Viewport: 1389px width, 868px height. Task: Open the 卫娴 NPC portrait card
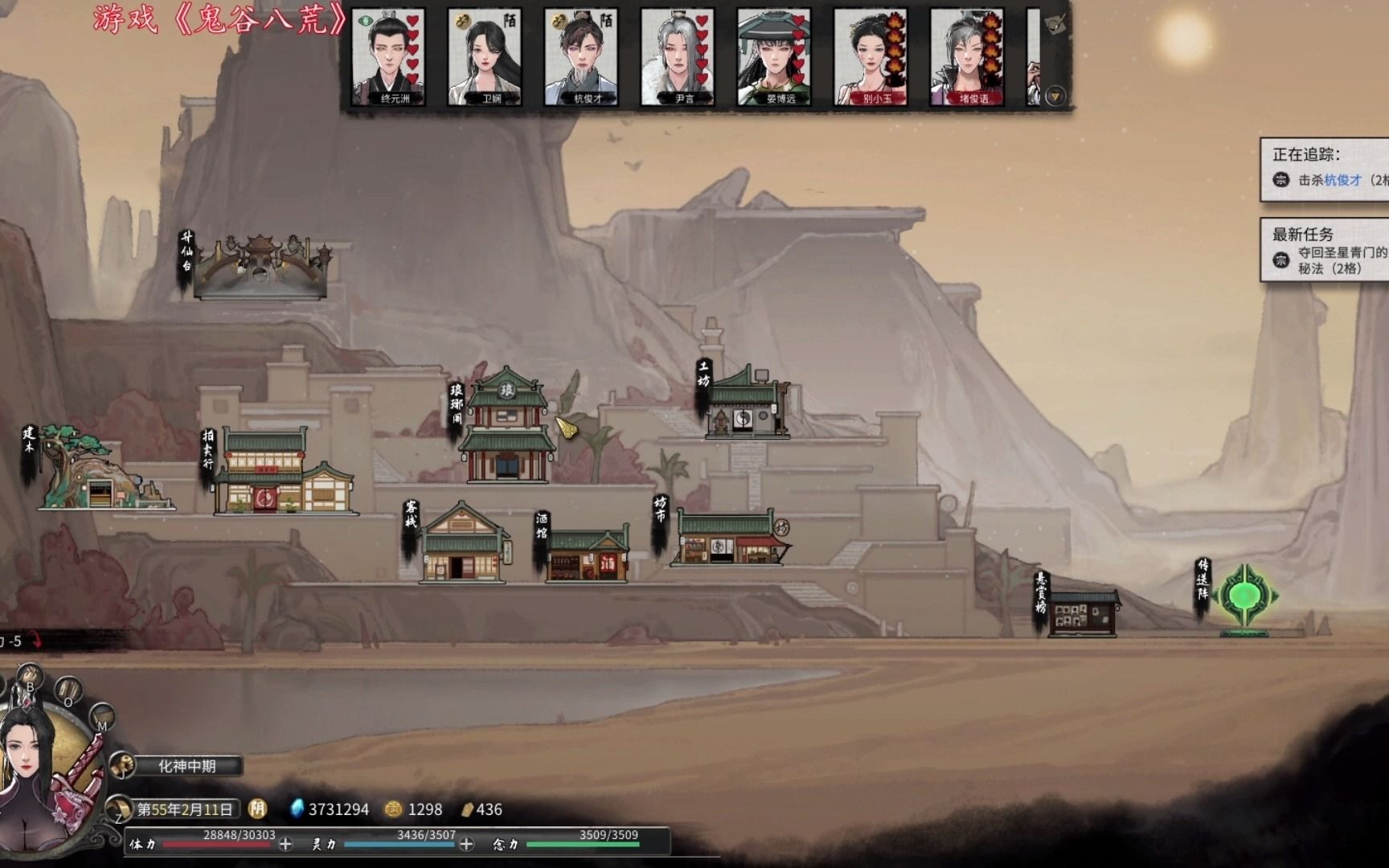(x=485, y=57)
